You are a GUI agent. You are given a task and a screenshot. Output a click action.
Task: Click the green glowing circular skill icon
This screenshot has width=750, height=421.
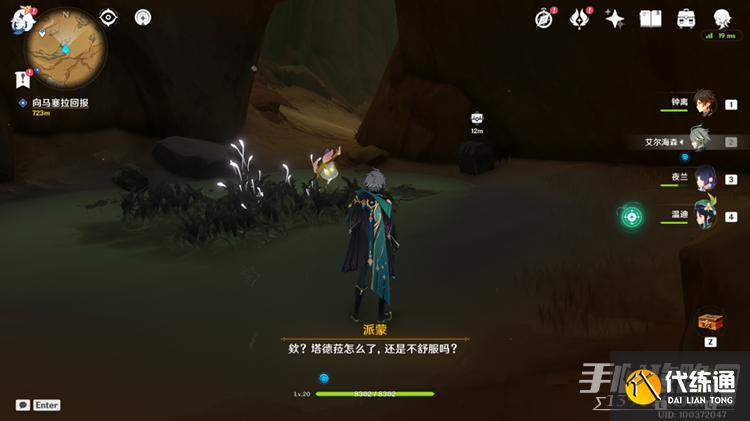[x=631, y=216]
